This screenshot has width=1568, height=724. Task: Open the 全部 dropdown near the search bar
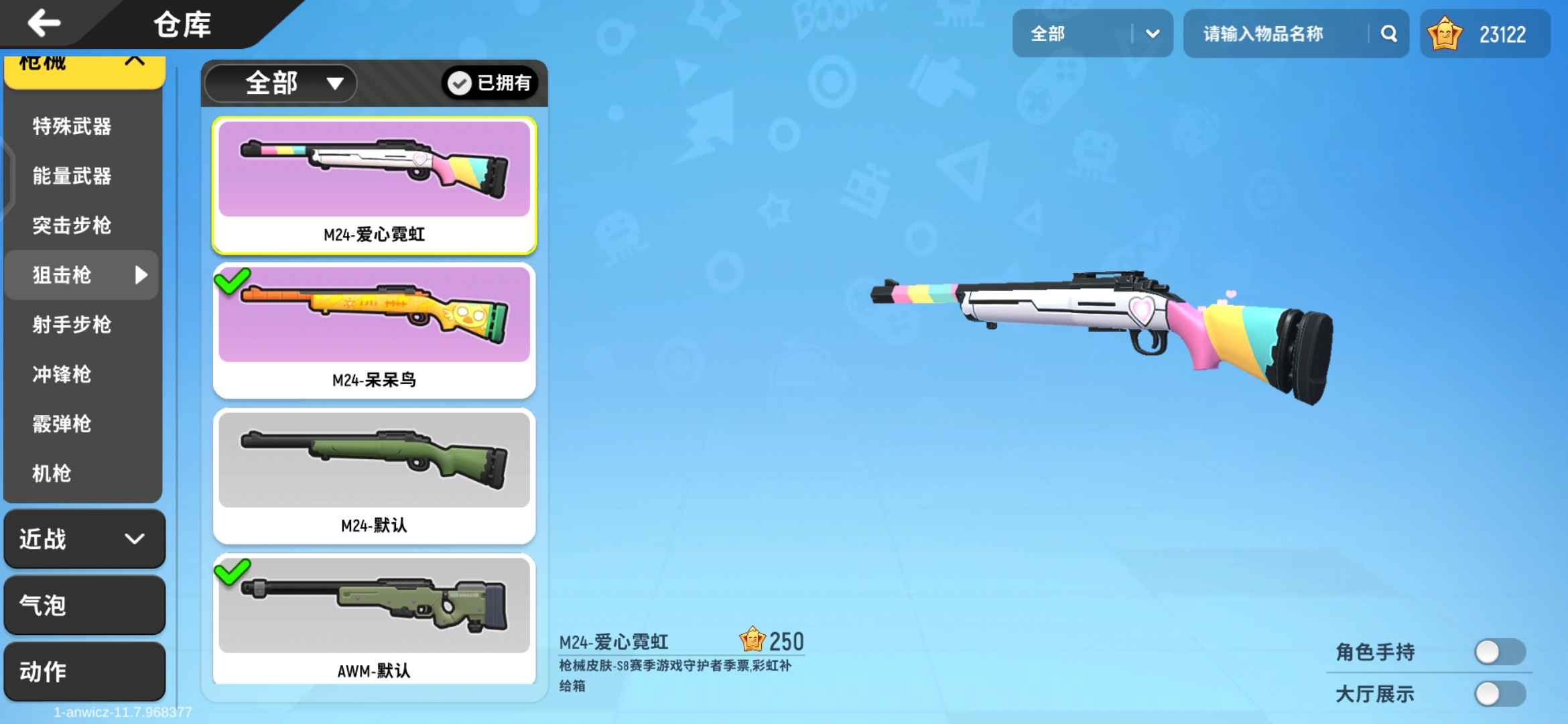(1093, 34)
